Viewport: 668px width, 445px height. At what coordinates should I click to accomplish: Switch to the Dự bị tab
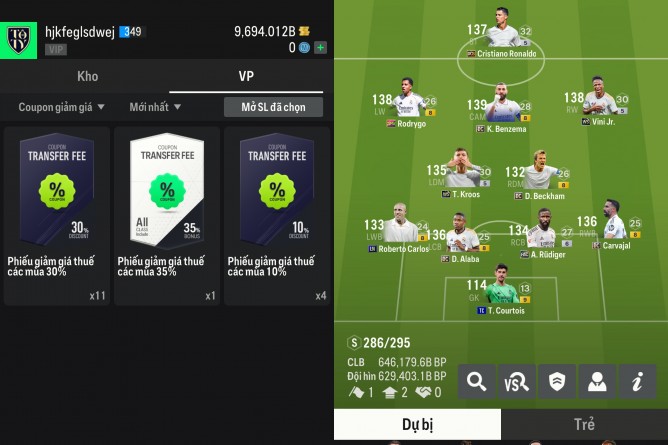[x=417, y=424]
